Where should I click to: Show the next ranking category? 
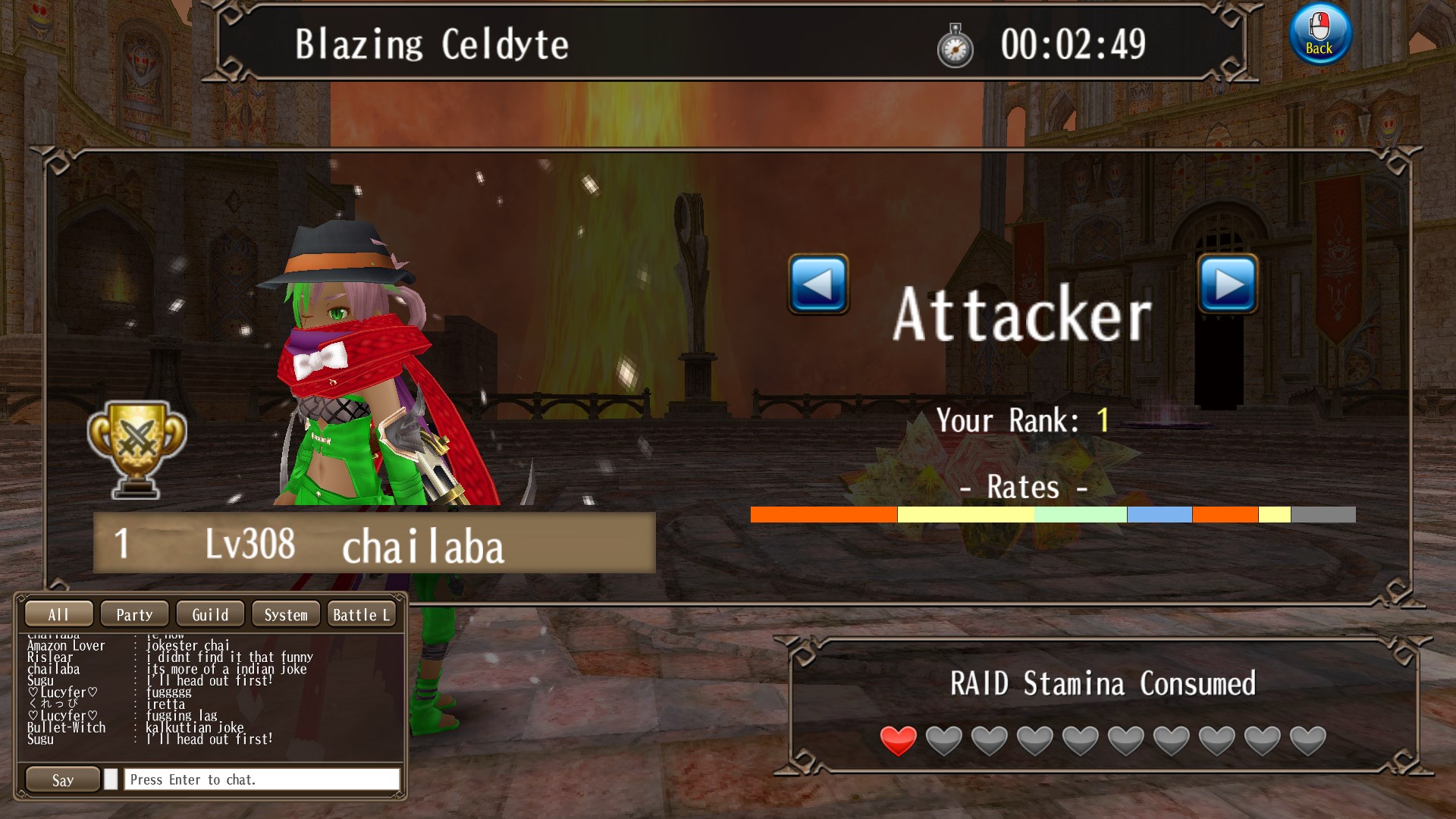1228,284
